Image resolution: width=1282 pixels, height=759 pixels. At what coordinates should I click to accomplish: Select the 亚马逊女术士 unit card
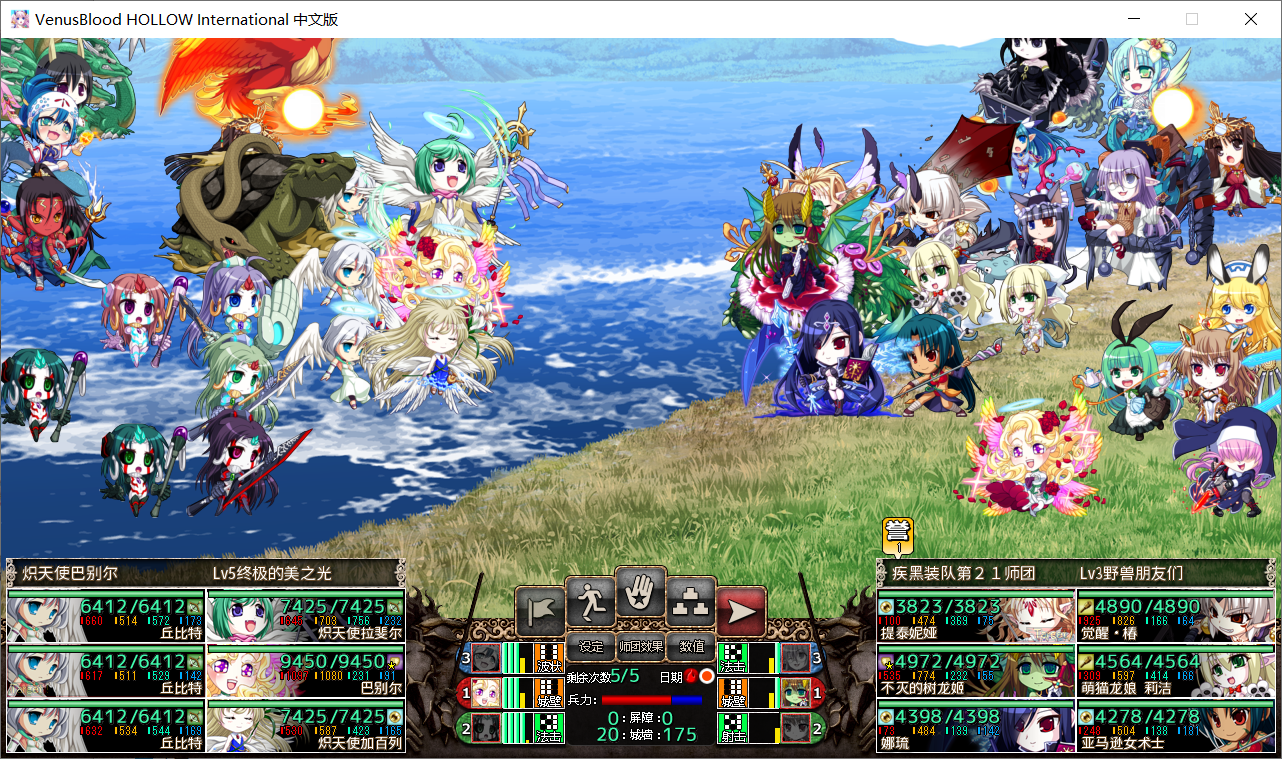point(1176,727)
